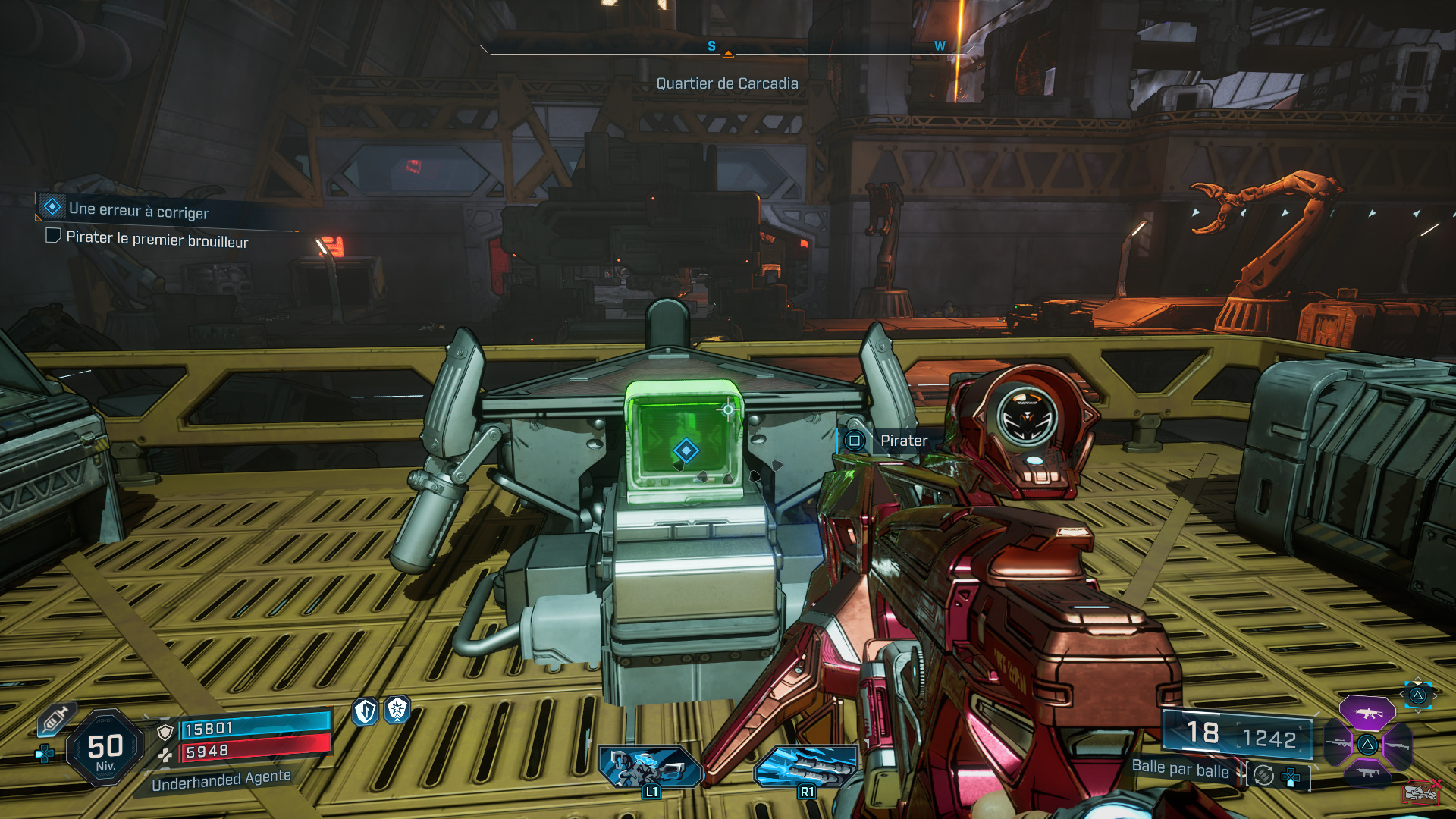Screen dimensions: 1456x819
Task: Open the weapon wheel via the triangle center button
Action: pos(1367,745)
